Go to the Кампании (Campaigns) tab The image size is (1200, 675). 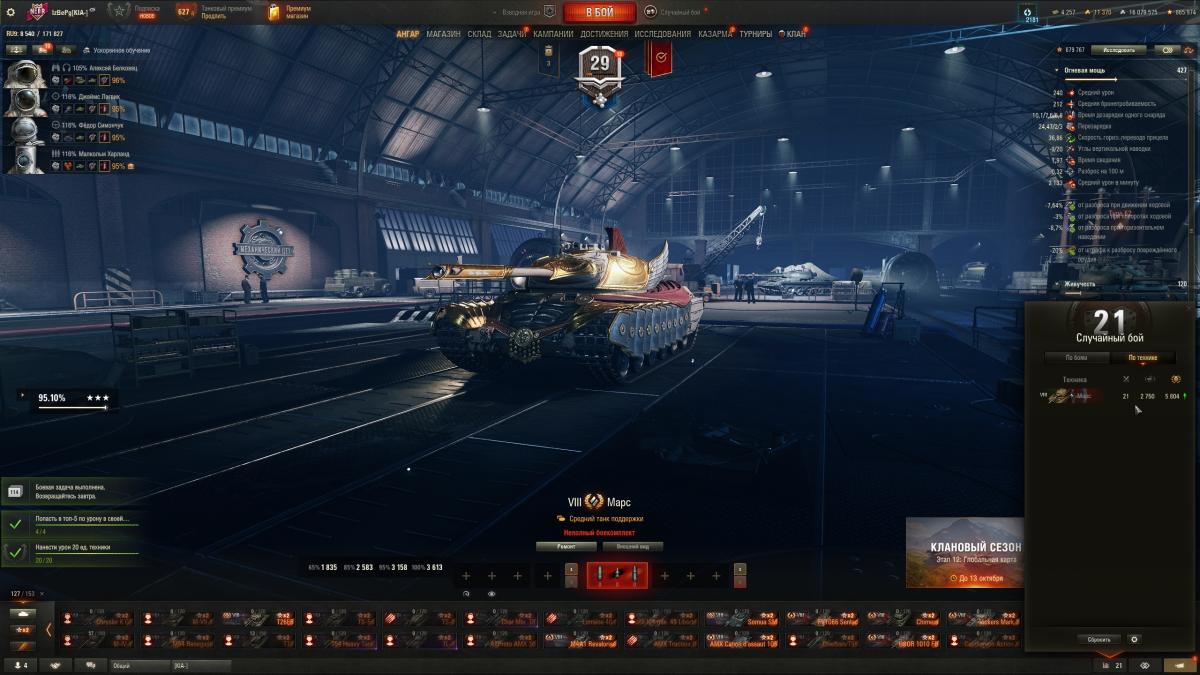tap(553, 34)
